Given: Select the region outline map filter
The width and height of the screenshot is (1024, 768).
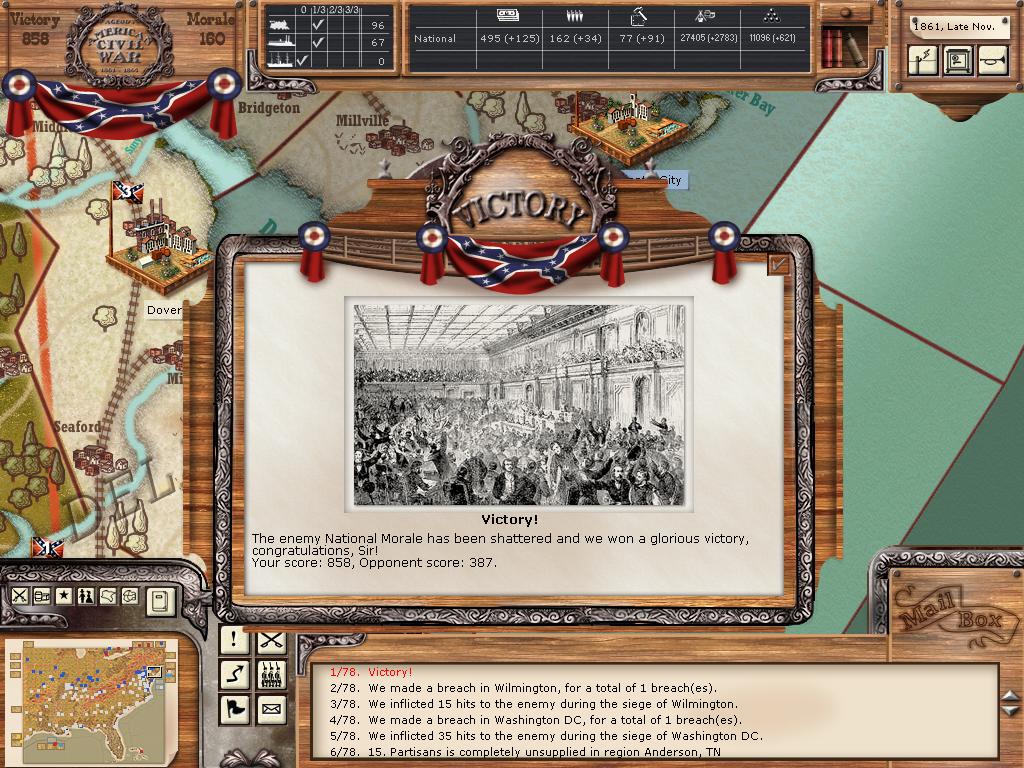Looking at the screenshot, I should point(108,596).
